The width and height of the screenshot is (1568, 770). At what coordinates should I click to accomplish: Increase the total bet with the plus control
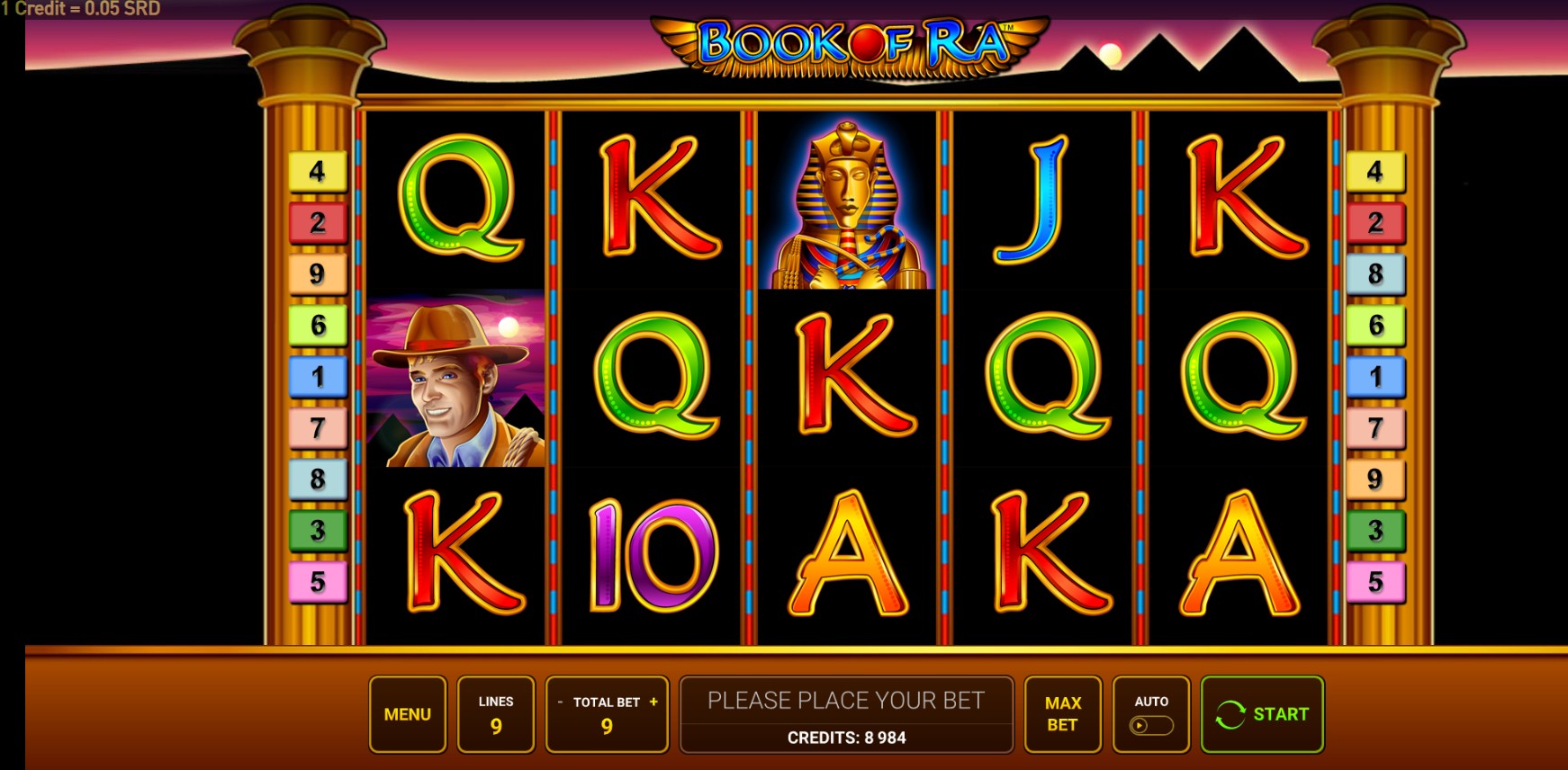tap(654, 703)
